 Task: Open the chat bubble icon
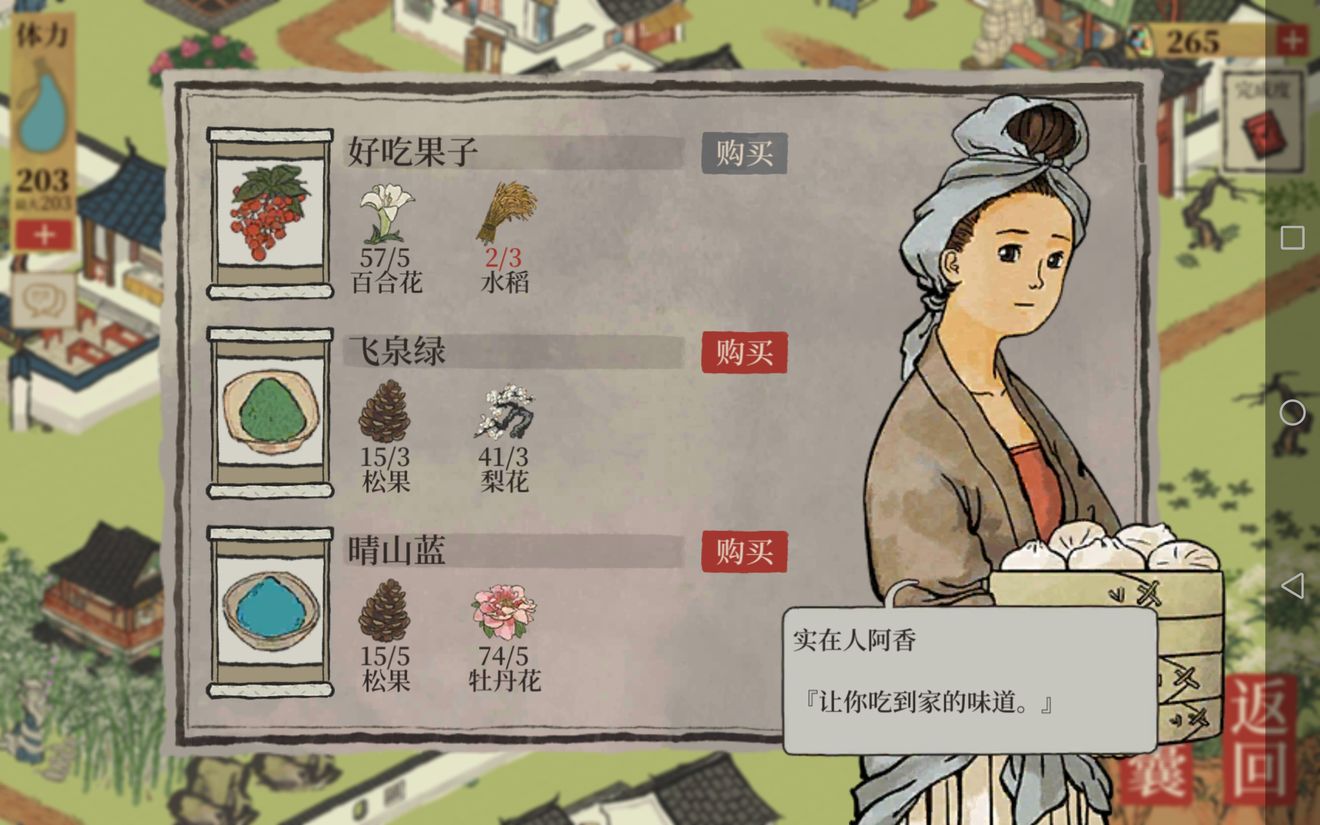click(x=43, y=299)
